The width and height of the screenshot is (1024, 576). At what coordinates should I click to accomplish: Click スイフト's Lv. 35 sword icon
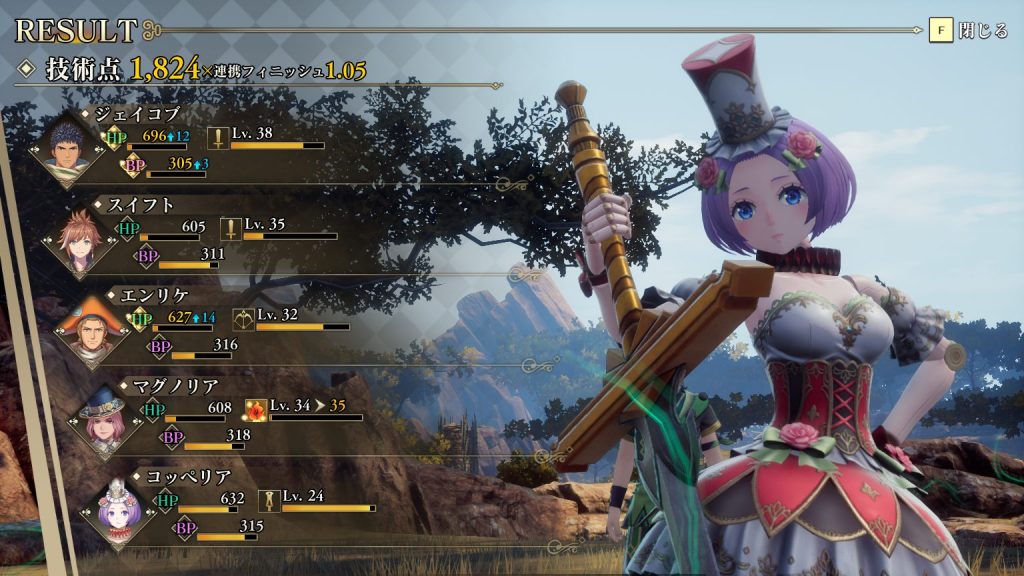pyautogui.click(x=231, y=229)
